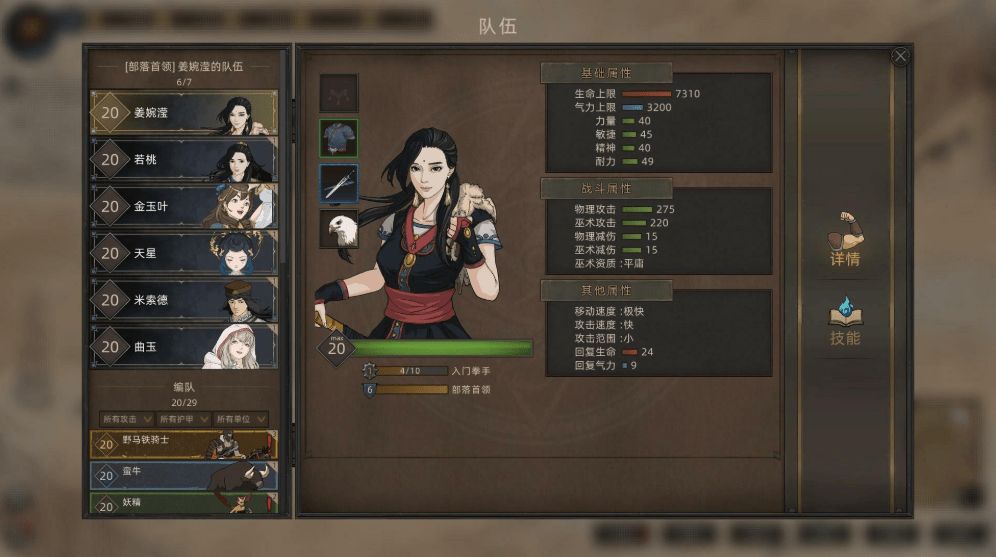
Task: Expand the 所有单位 unit filter dropdown
Action: [x=241, y=419]
